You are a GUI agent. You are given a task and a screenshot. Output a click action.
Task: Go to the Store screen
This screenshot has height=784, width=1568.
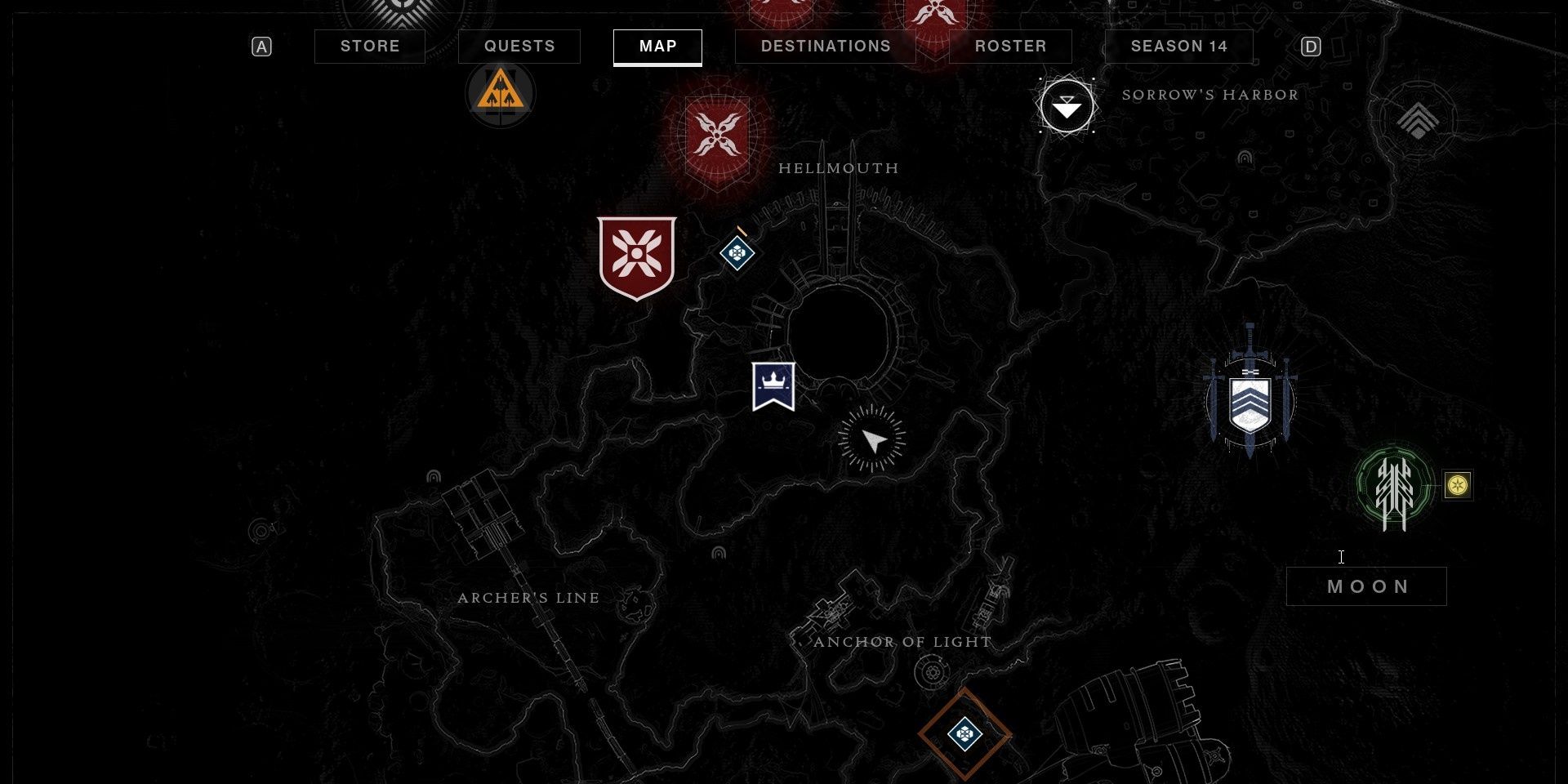pyautogui.click(x=369, y=47)
